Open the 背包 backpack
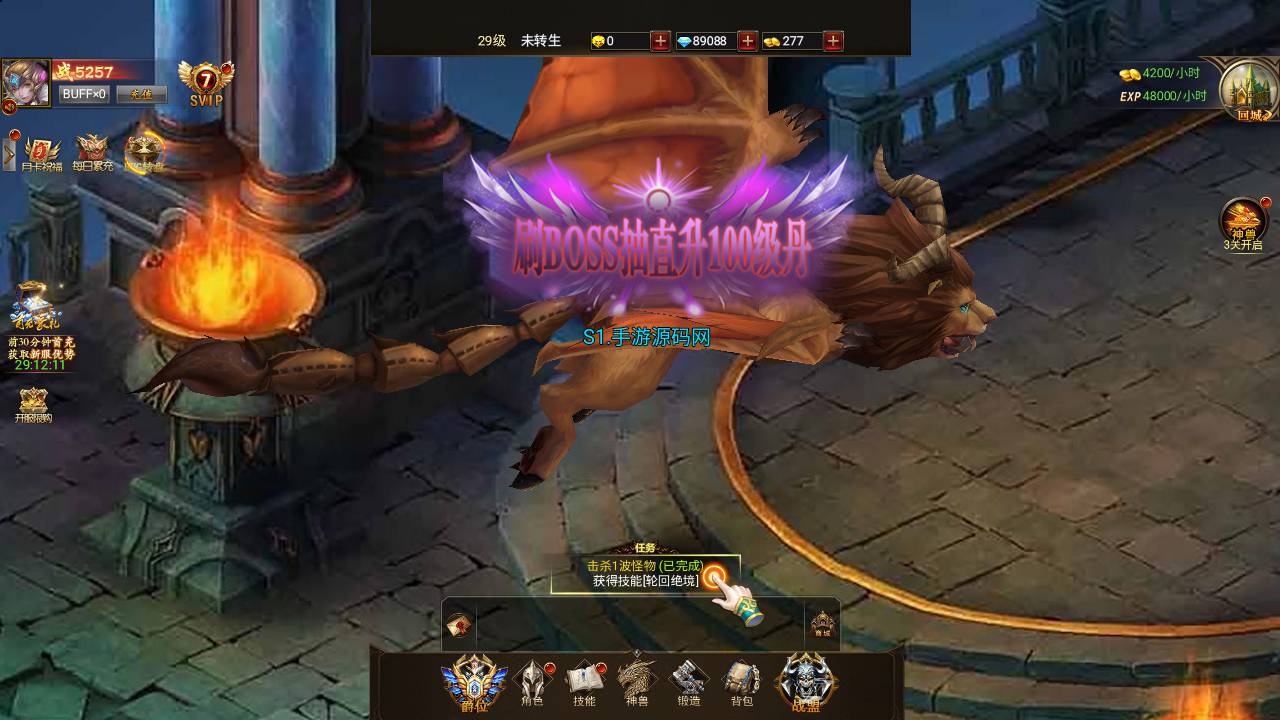The height and width of the screenshot is (720, 1280). (x=741, y=682)
